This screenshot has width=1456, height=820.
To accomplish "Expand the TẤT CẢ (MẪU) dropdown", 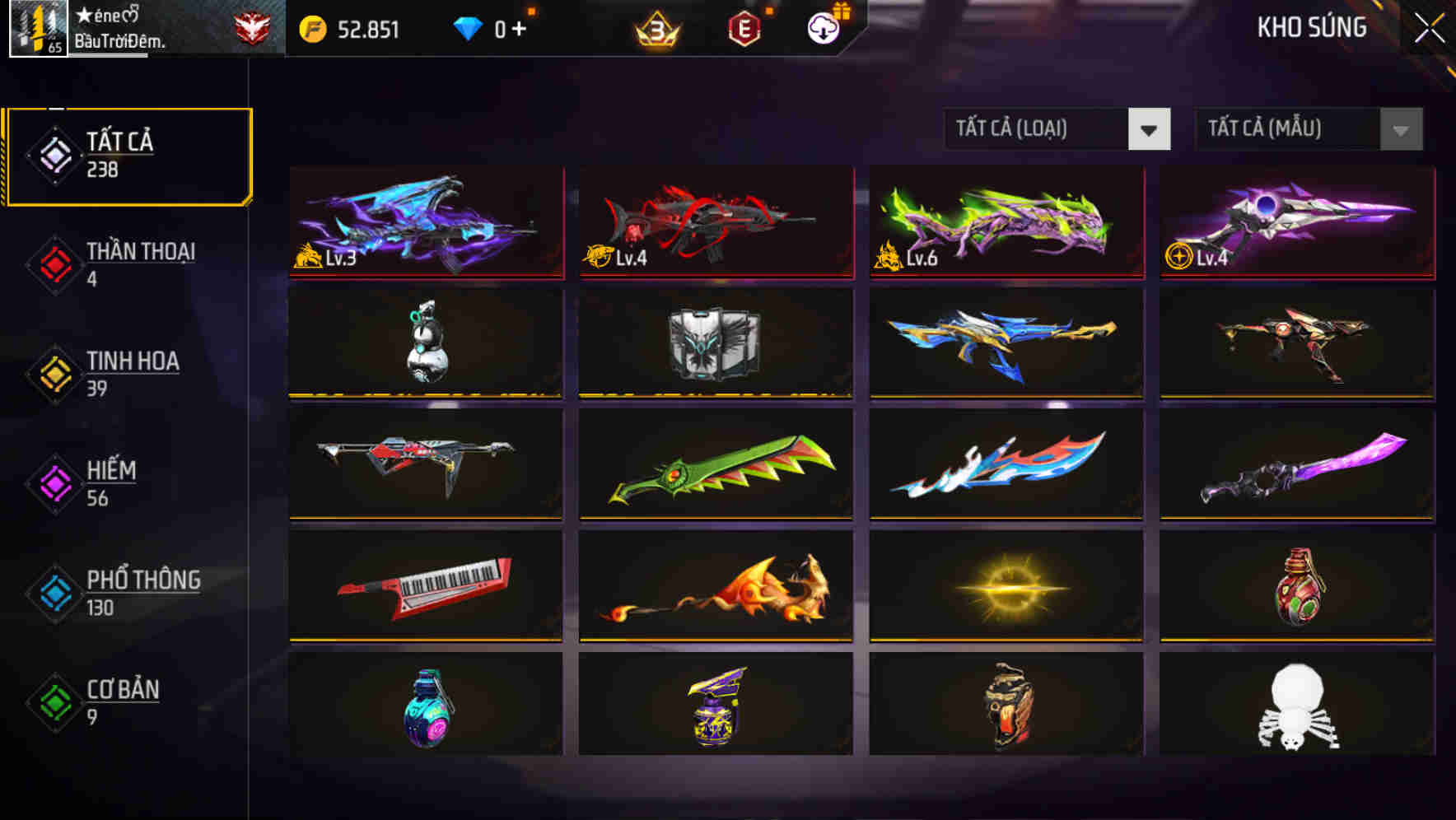I will click(1285, 129).
